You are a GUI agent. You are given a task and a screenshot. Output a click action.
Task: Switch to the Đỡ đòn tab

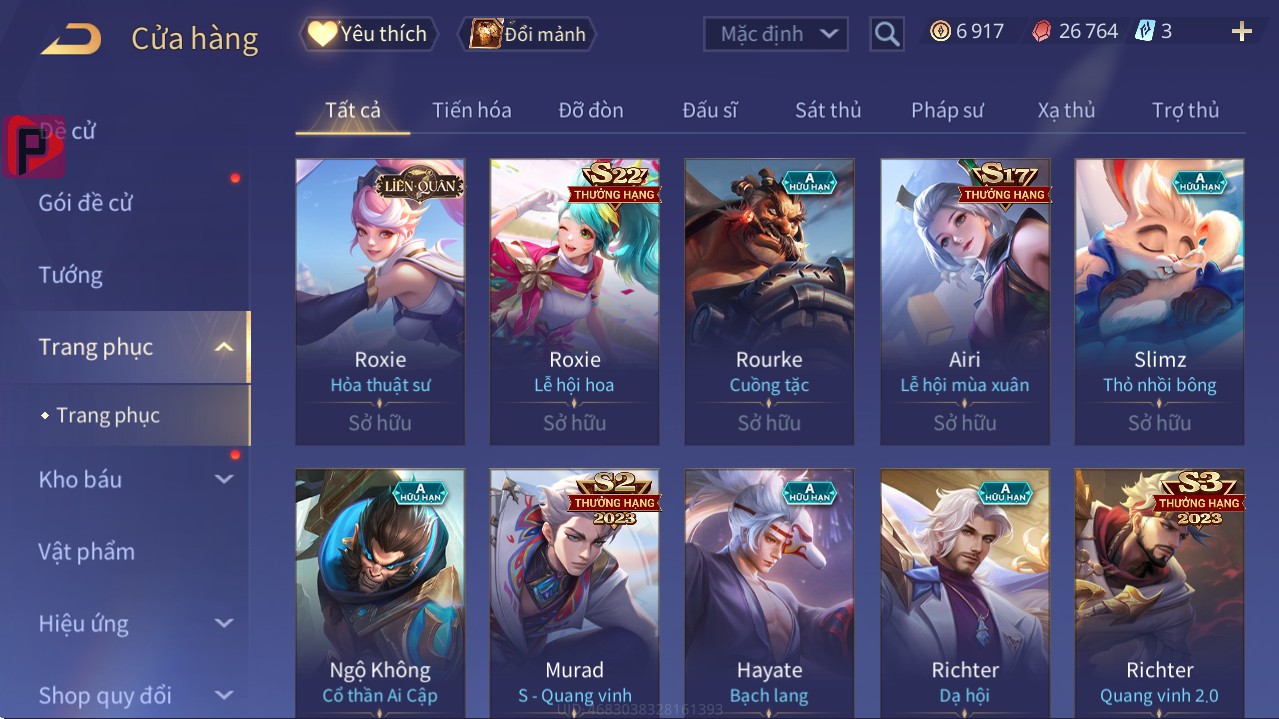pos(590,110)
